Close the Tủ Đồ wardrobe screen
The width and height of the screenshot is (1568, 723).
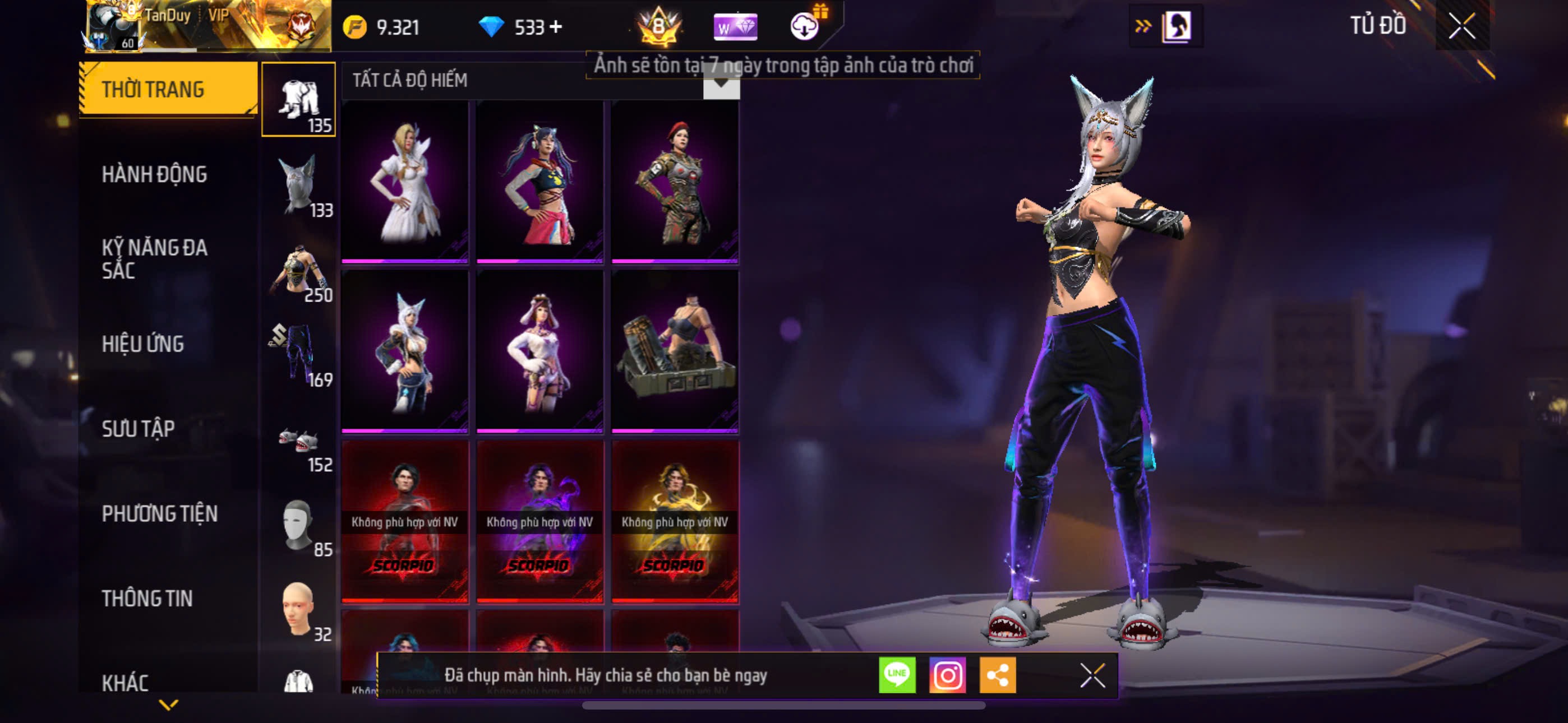(1461, 26)
